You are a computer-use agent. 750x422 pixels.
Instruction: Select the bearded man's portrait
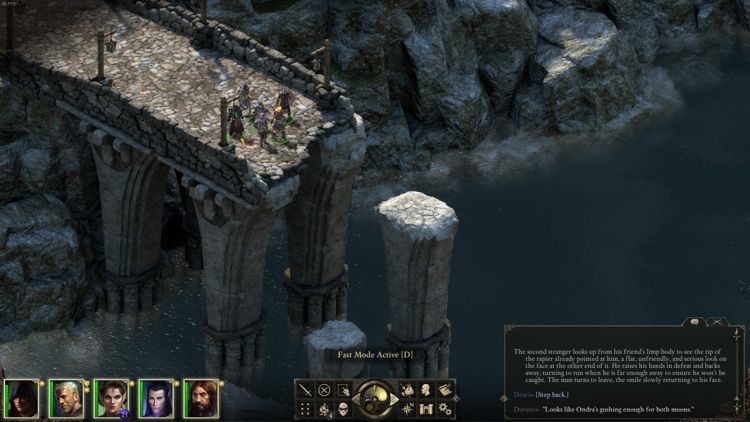(x=199, y=398)
